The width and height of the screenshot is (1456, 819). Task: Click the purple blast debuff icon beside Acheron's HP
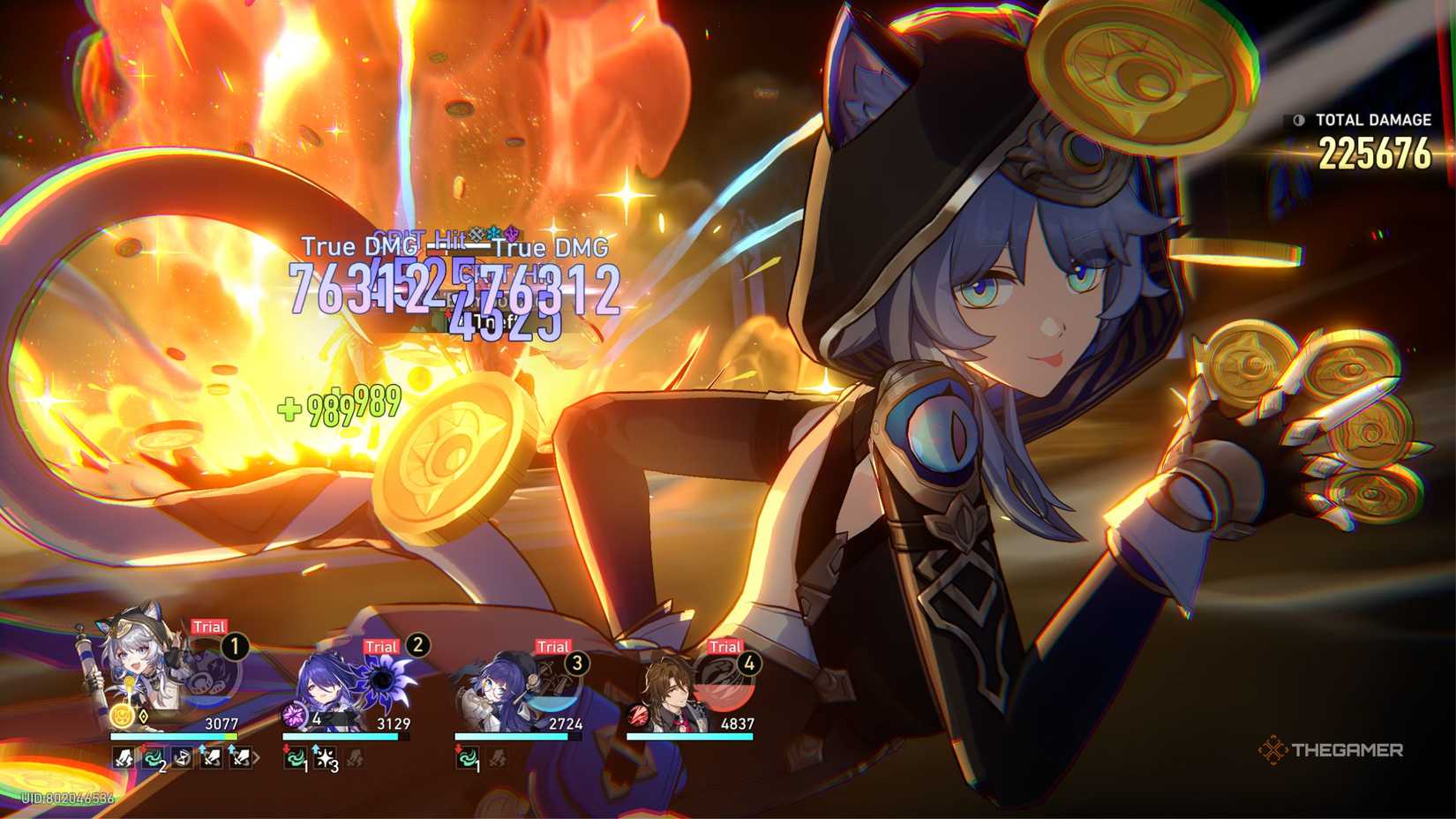pos(295,715)
